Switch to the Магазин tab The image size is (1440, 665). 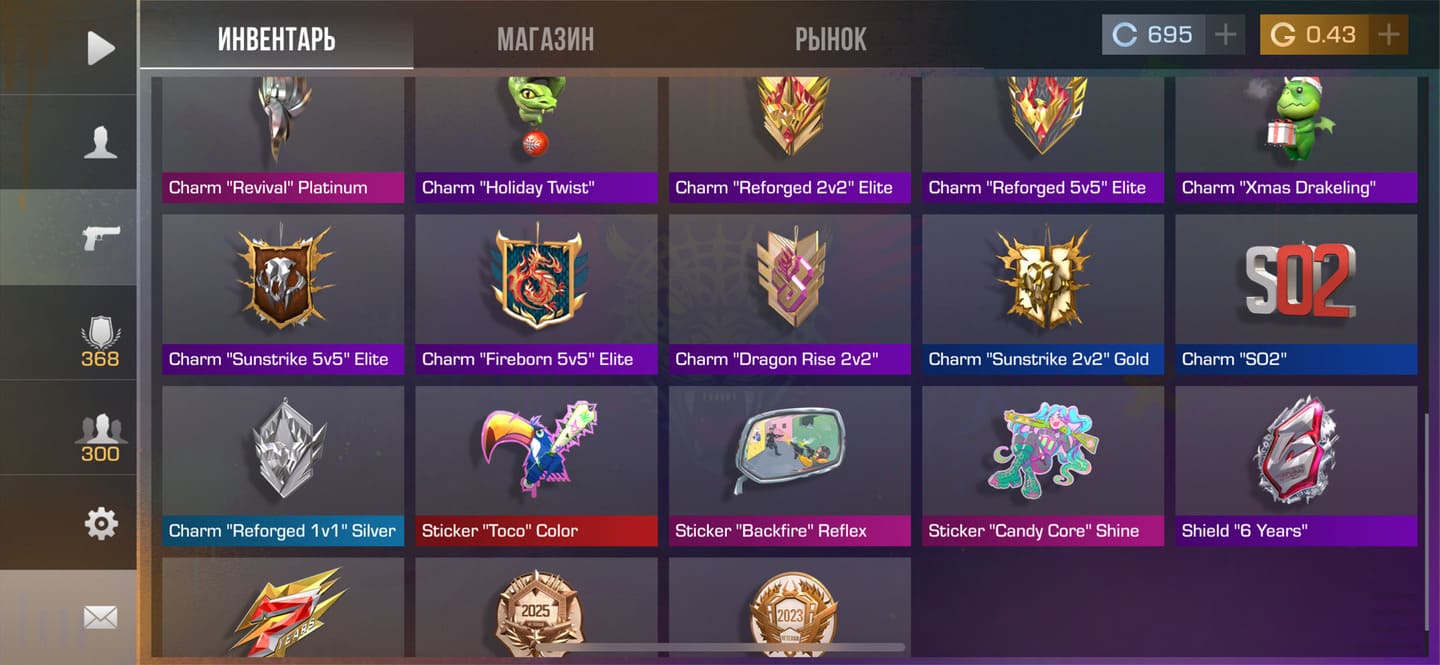point(545,39)
